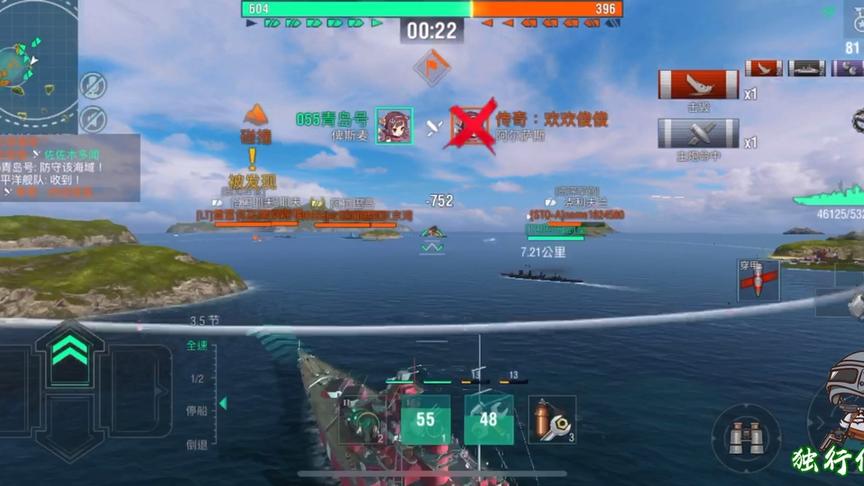Tap the orange flag marker under the timer
Image resolution: width=864 pixels, height=486 pixels.
[432, 67]
